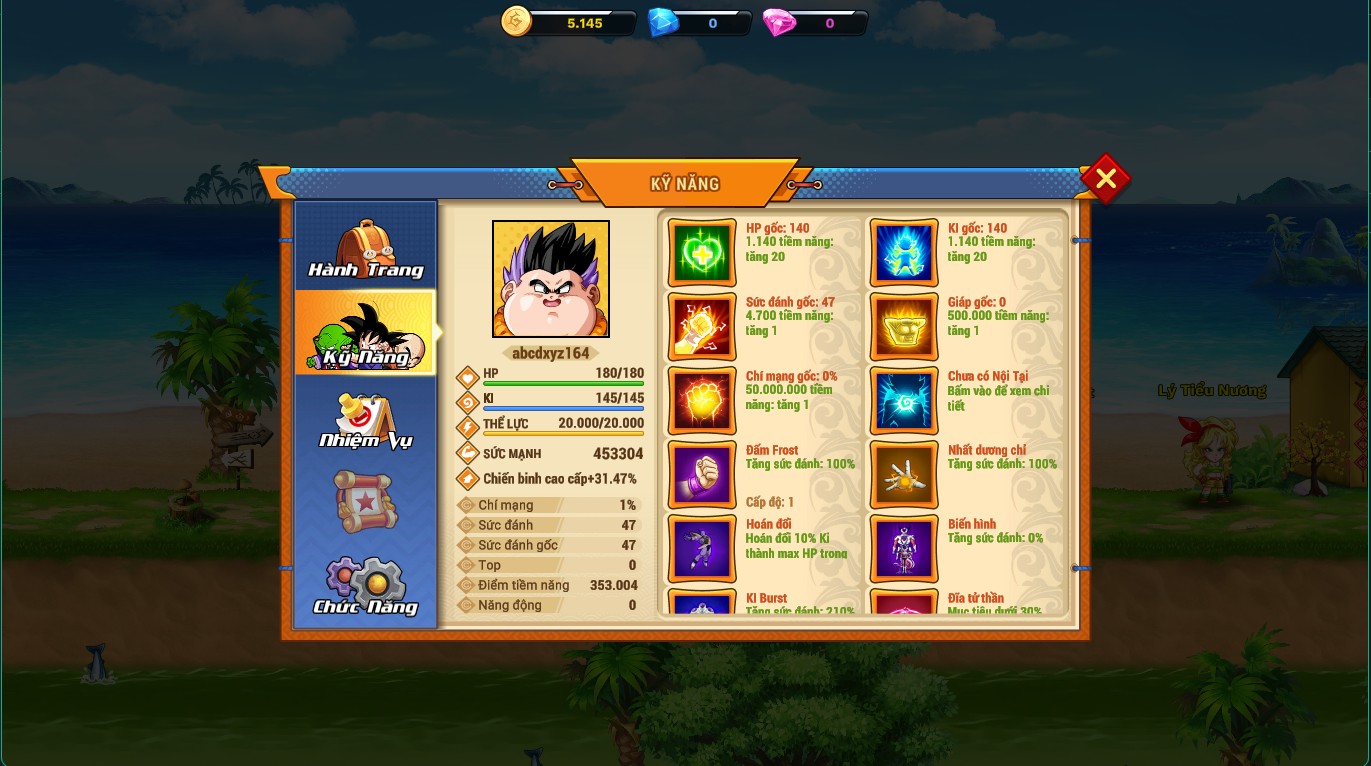
Task: Switch to the Nhiệm Vụ tab
Action: click(365, 420)
